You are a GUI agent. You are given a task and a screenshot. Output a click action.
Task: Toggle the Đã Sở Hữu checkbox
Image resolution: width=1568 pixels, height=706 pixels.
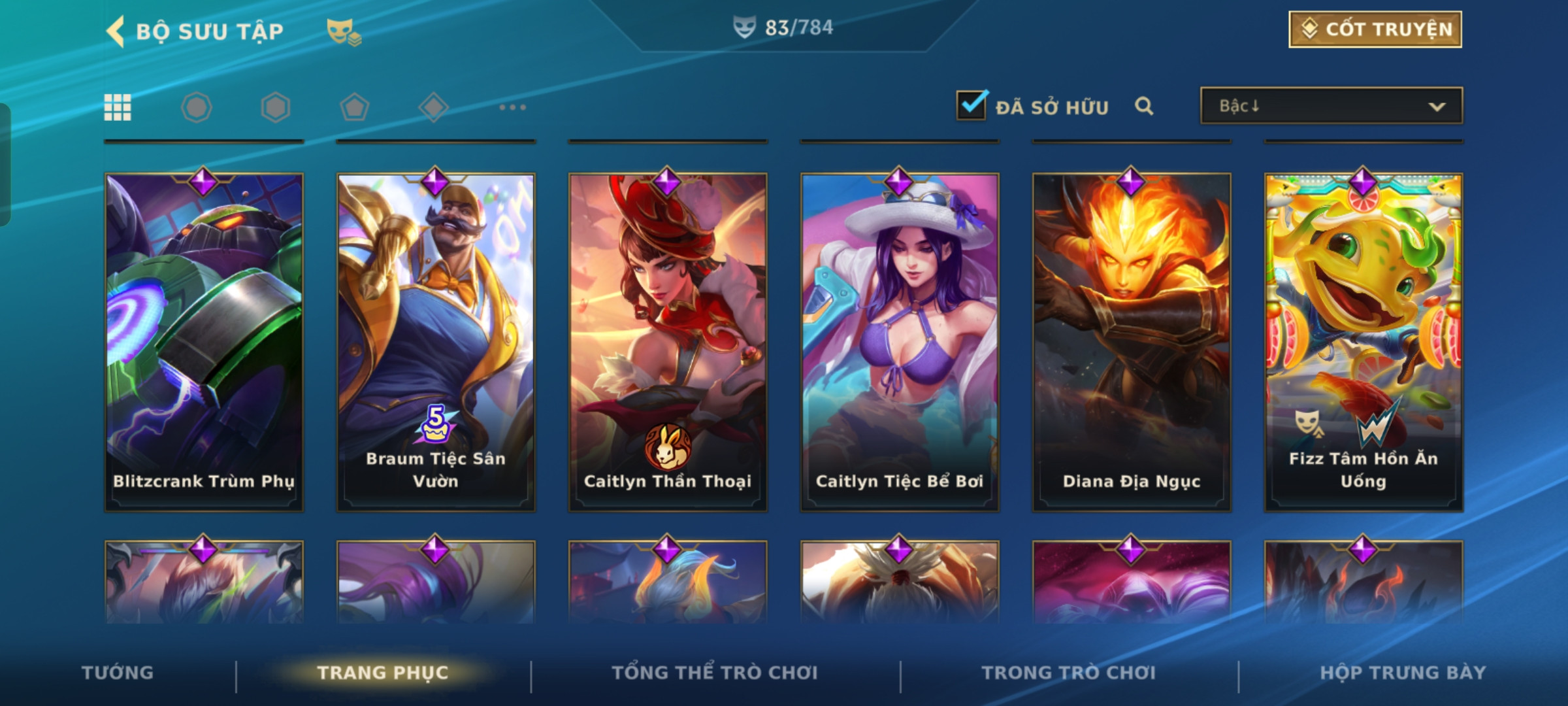click(x=972, y=105)
